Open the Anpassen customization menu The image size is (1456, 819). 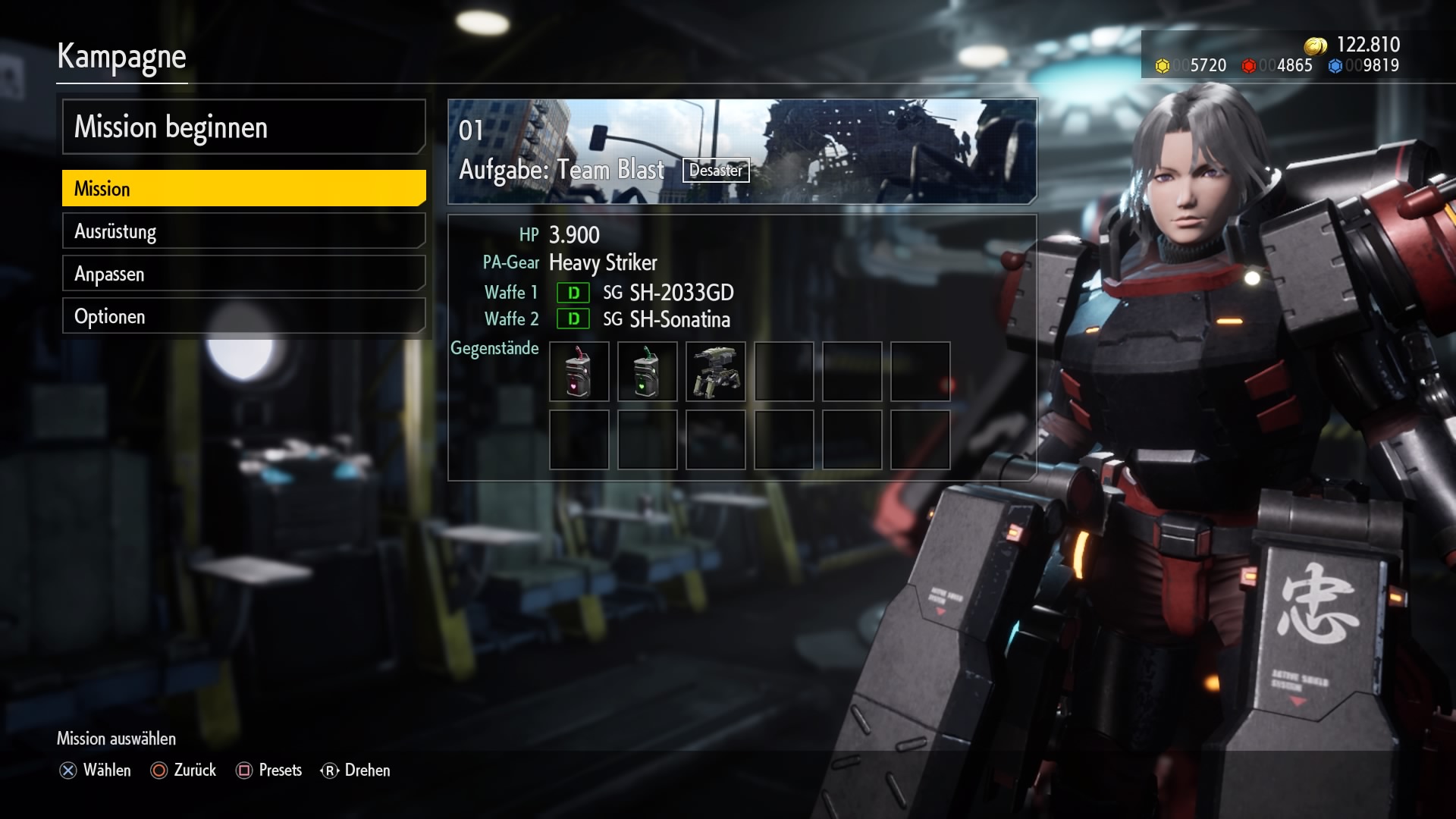tap(243, 274)
